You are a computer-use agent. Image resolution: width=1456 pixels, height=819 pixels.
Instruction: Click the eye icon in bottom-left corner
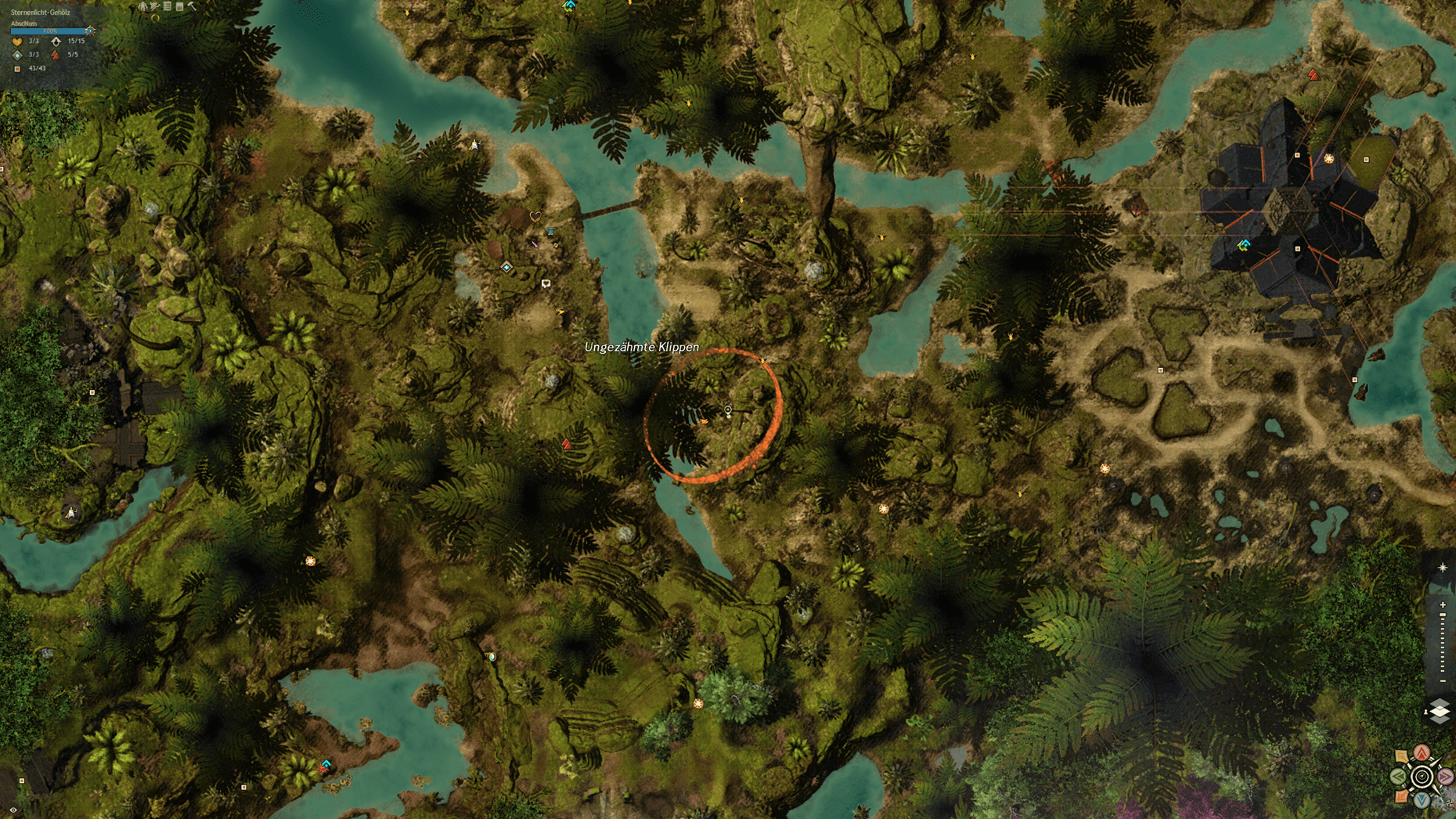click(x=13, y=810)
